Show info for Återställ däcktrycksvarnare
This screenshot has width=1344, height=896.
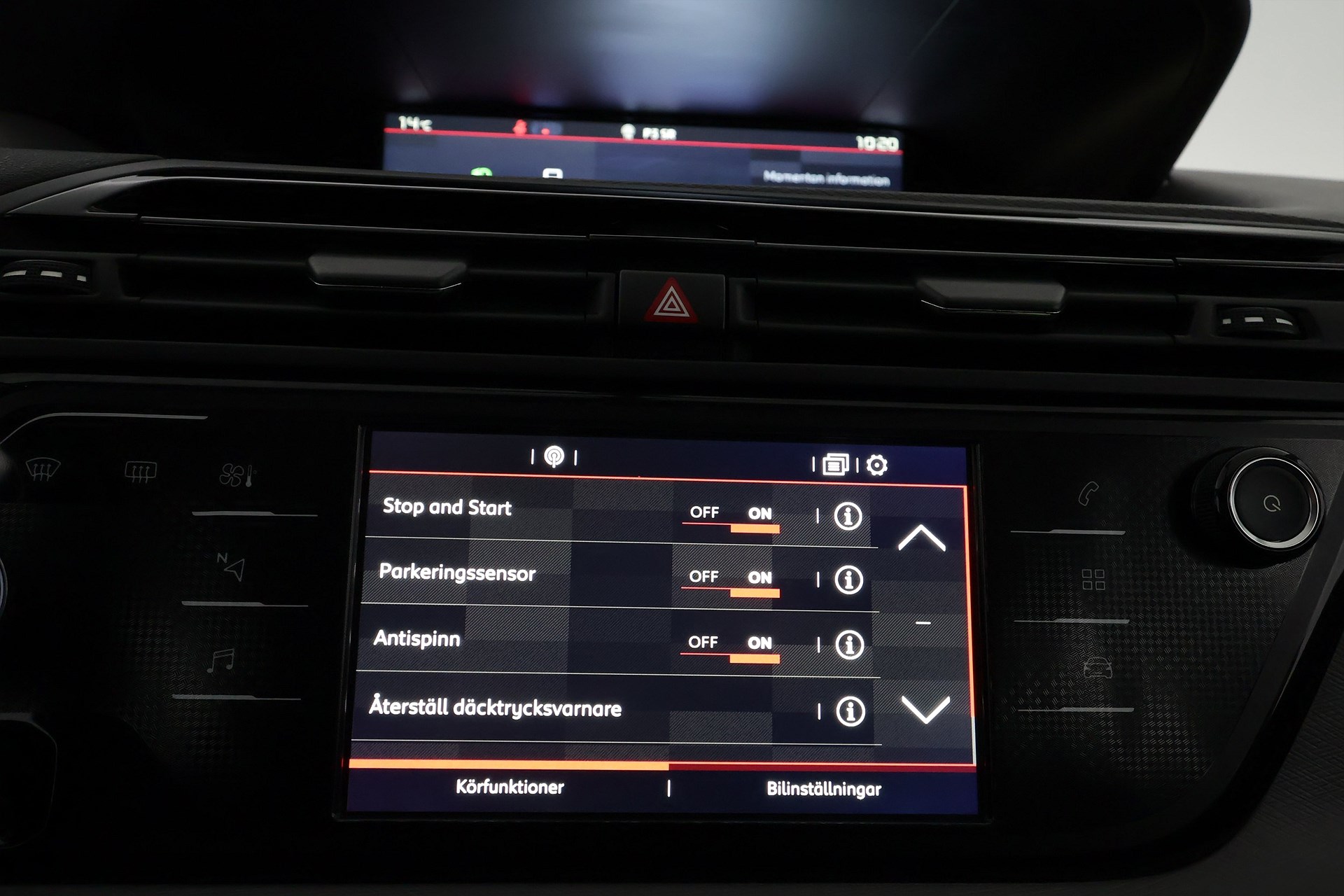click(x=850, y=711)
